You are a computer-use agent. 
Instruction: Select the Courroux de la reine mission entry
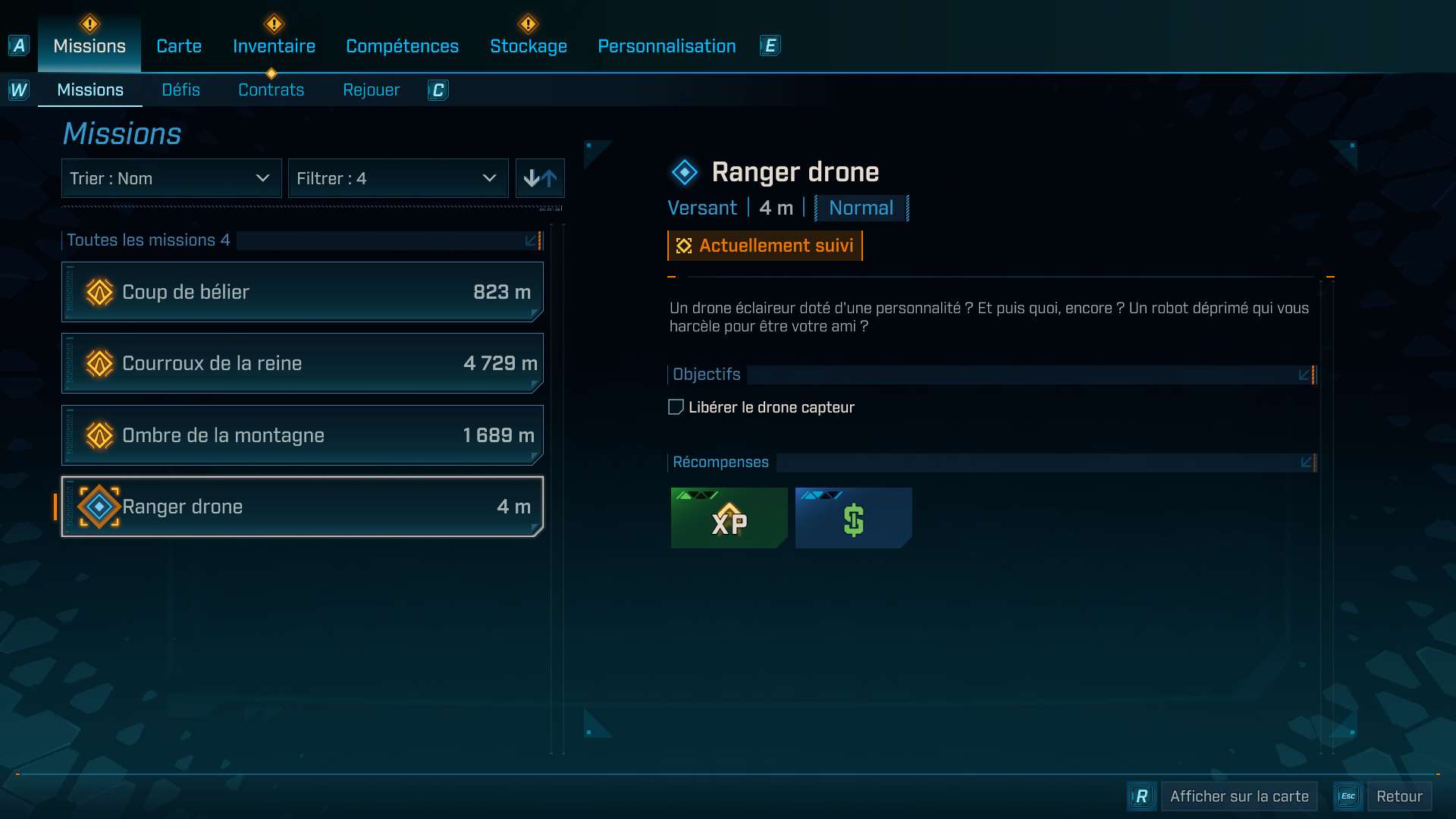pos(302,362)
